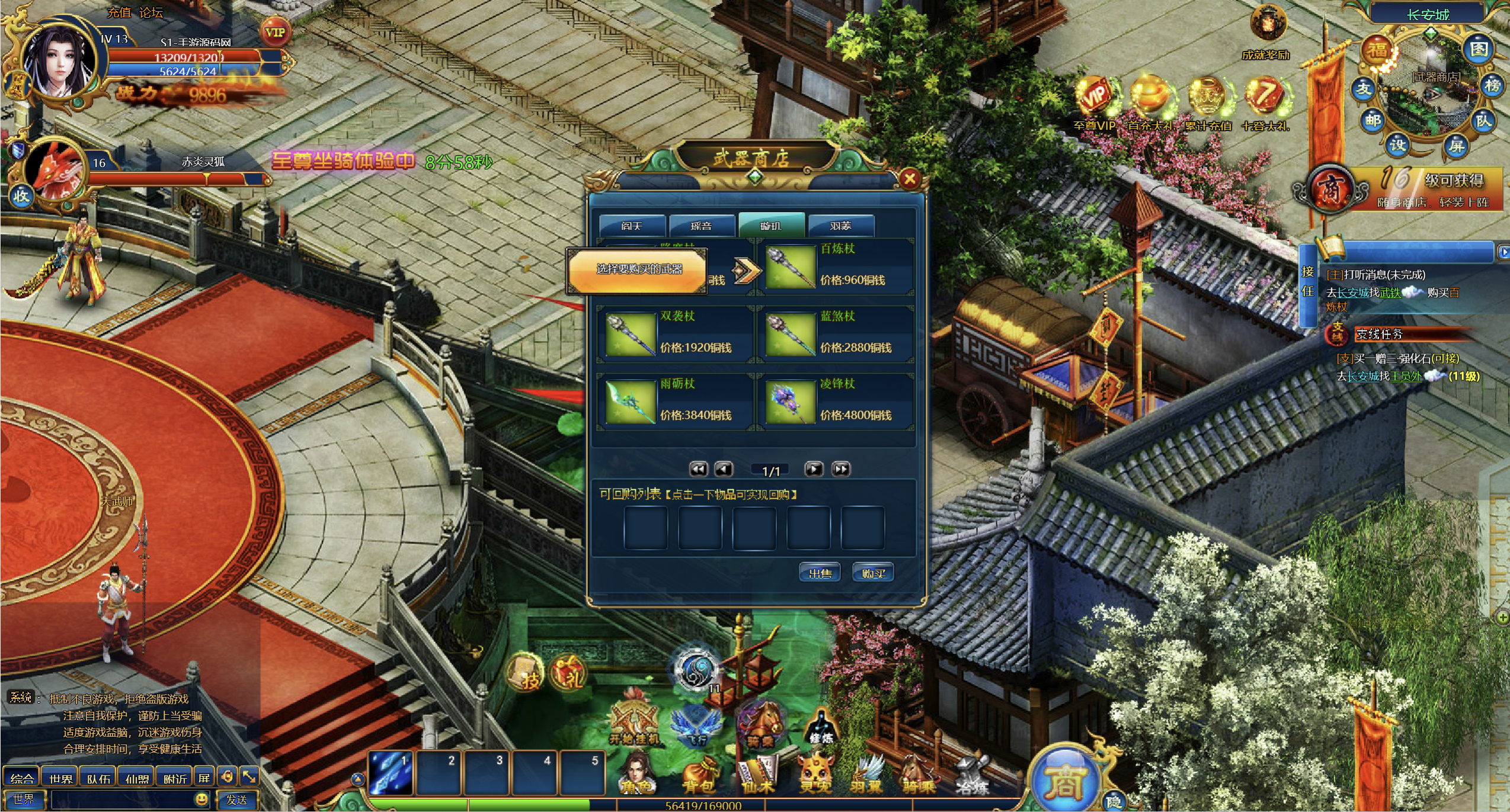
Task: Switch to the 瑶音 shop tab
Action: [701, 226]
